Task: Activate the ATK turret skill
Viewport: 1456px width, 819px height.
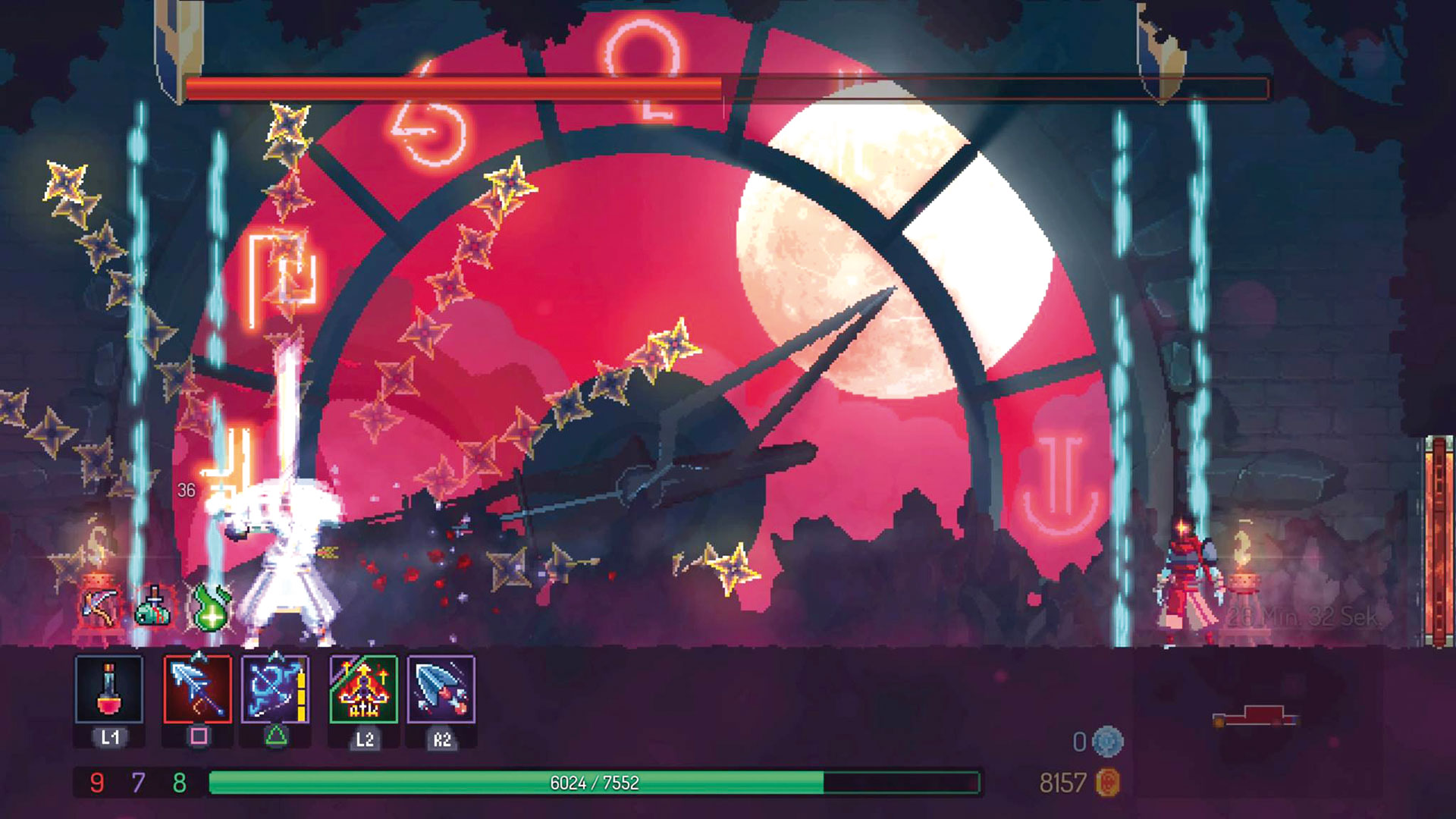Action: click(x=364, y=689)
